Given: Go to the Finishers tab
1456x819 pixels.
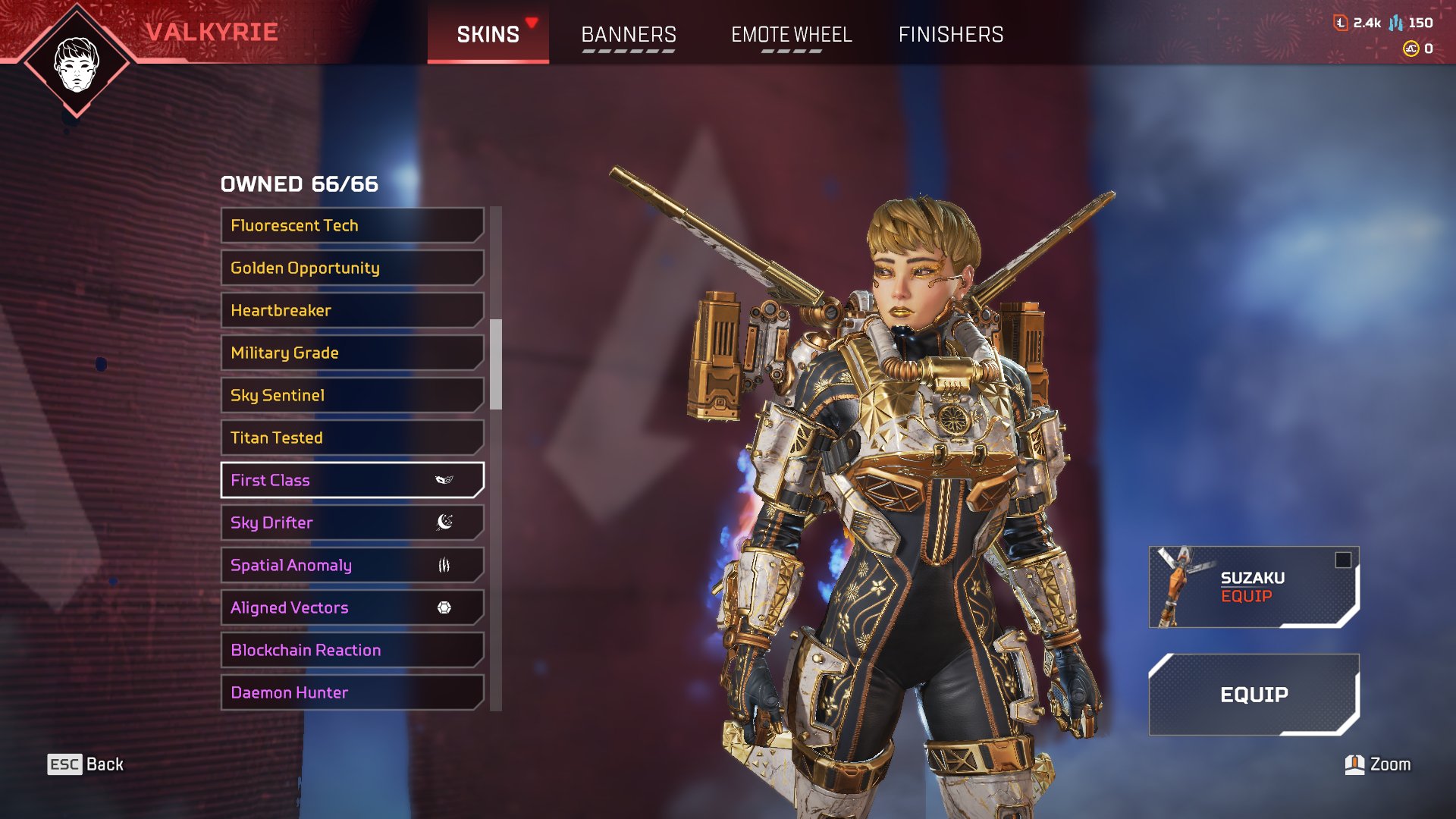Looking at the screenshot, I should (950, 35).
